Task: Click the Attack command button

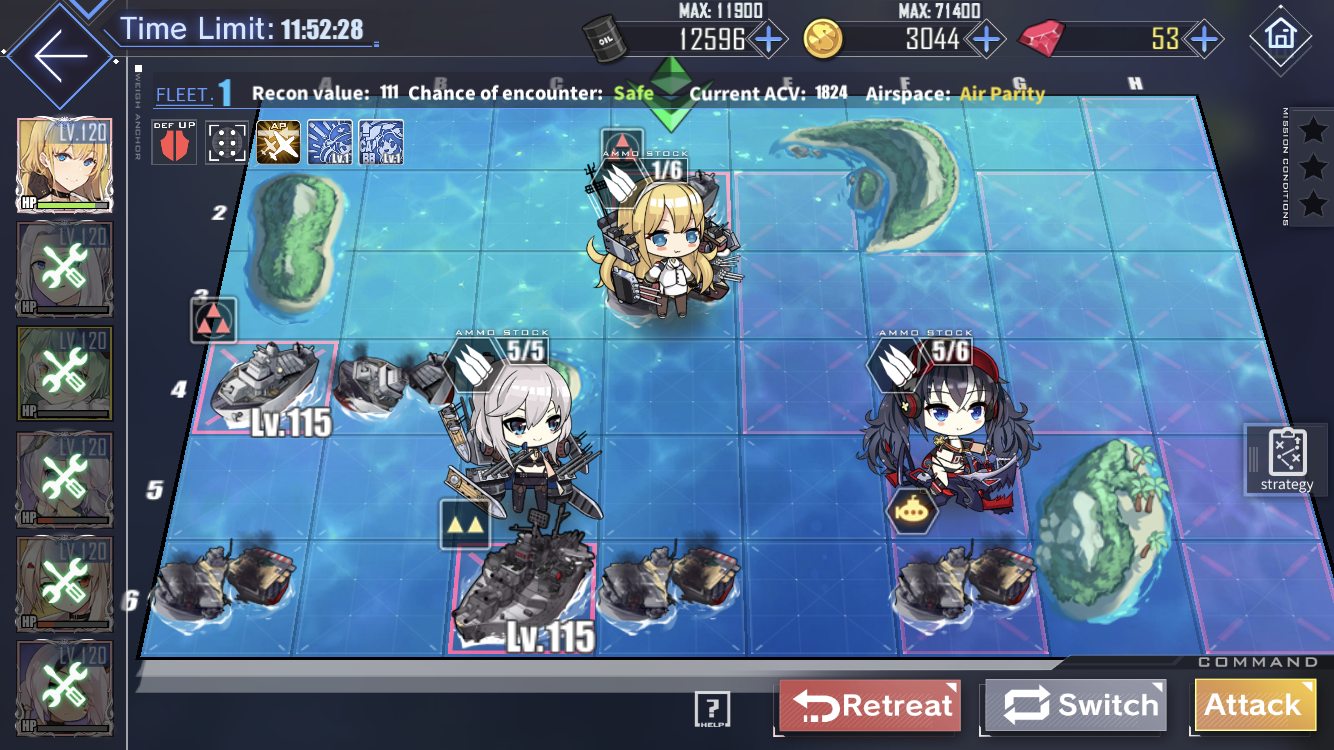Action: pos(1254,705)
